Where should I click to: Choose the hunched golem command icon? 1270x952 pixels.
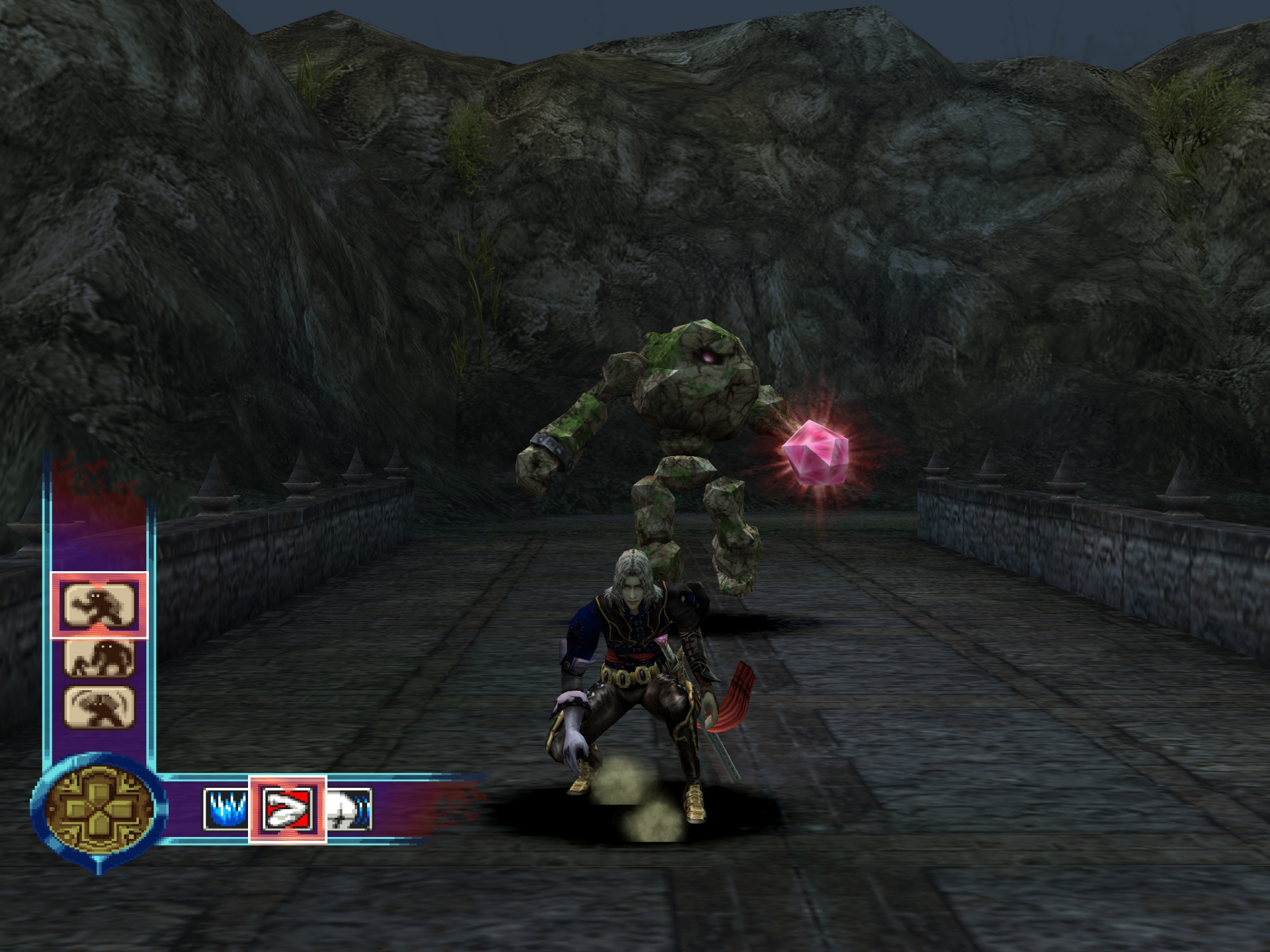click(99, 657)
